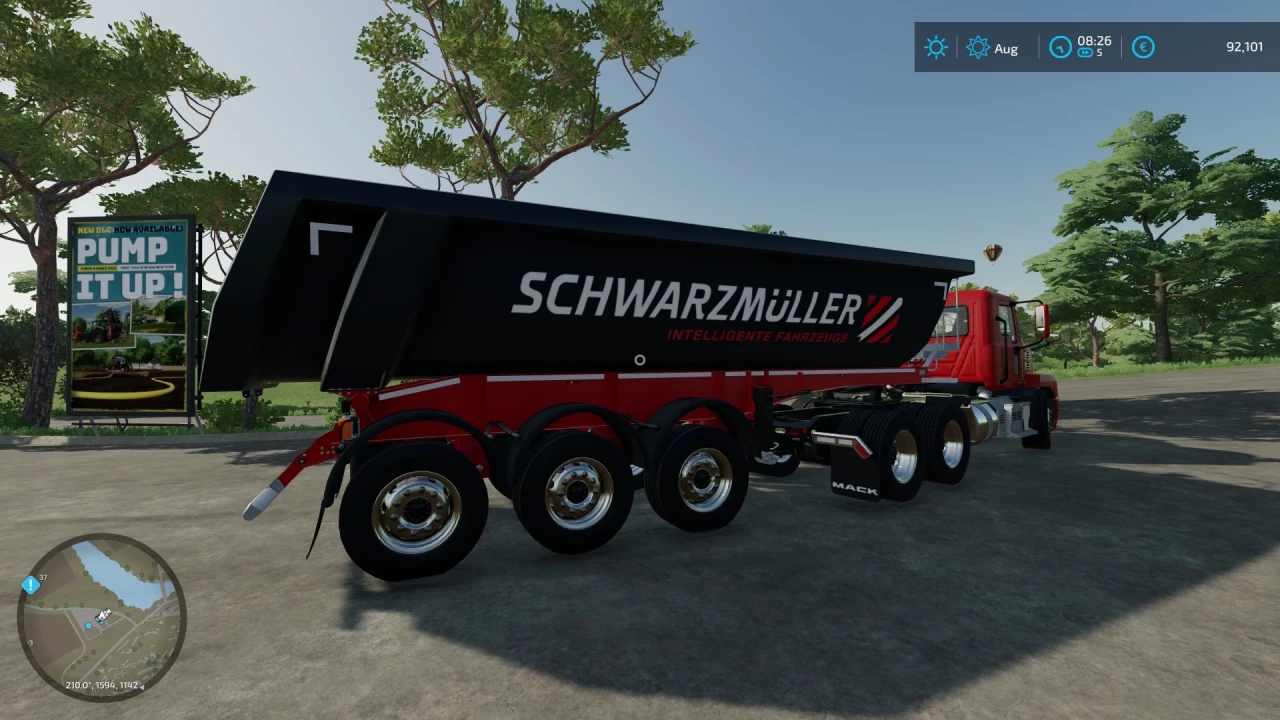Click the euro currency icon in the HUD
The image size is (1280, 720).
[x=1143, y=46]
